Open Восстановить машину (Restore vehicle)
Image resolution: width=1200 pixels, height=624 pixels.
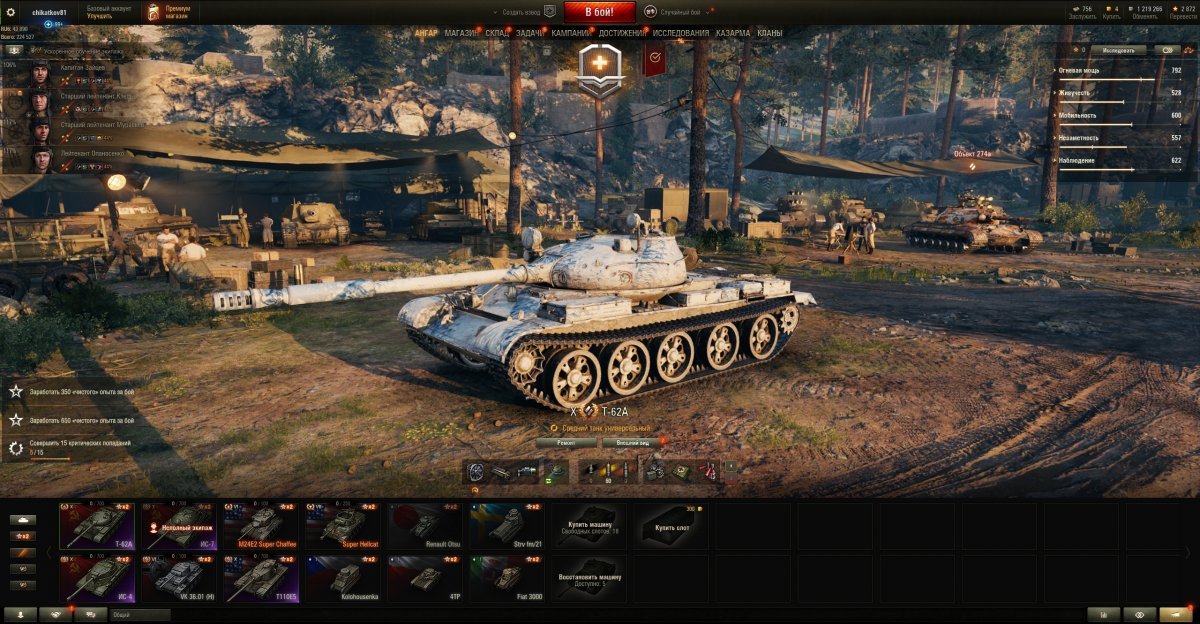(x=588, y=577)
